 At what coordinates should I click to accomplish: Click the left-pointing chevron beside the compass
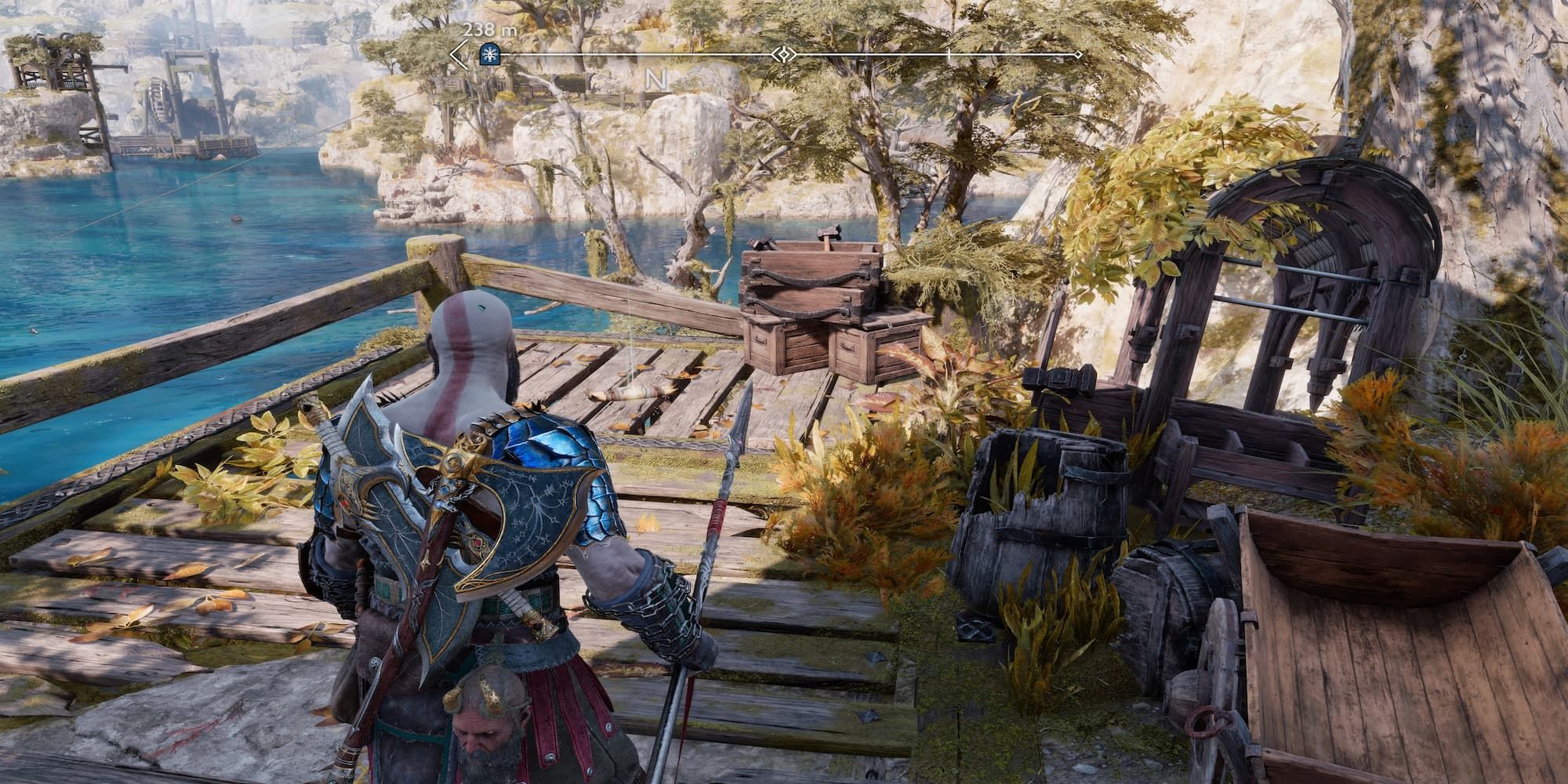tap(459, 53)
